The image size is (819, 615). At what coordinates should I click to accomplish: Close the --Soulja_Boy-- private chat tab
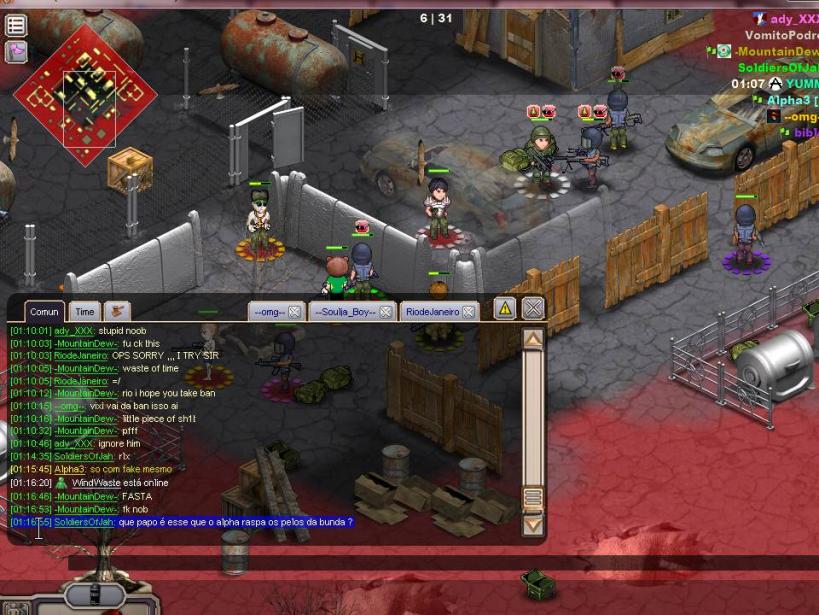click(385, 312)
